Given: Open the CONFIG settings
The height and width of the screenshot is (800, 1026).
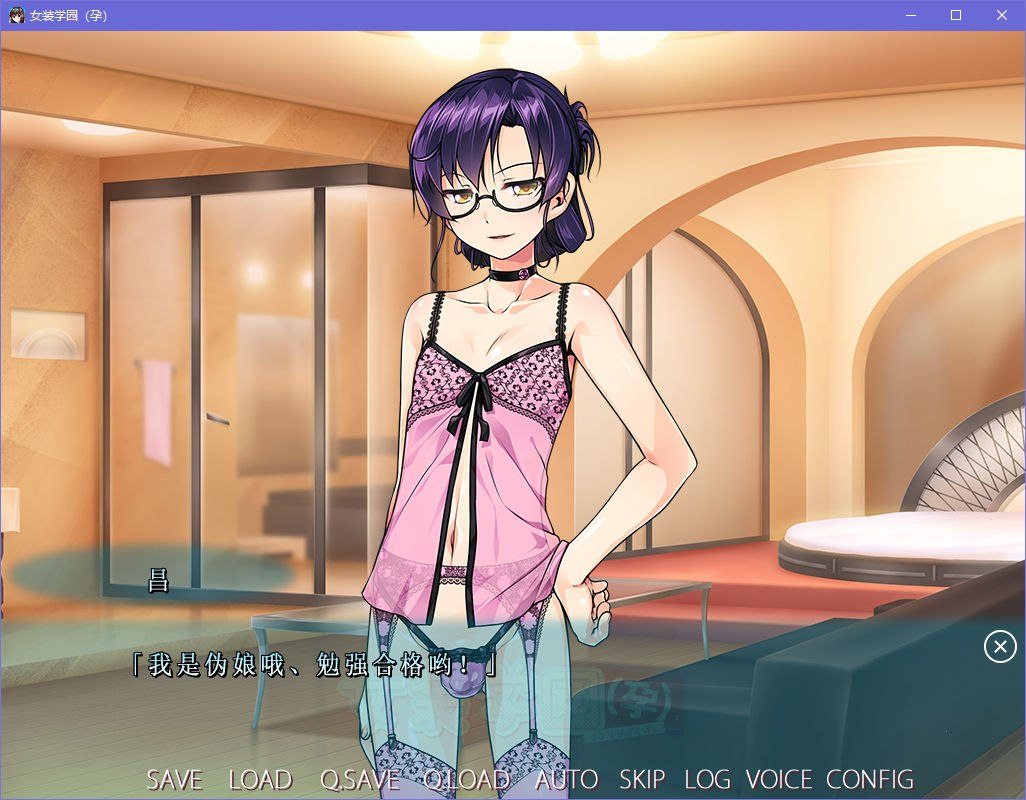Looking at the screenshot, I should pyautogui.click(x=870, y=780).
